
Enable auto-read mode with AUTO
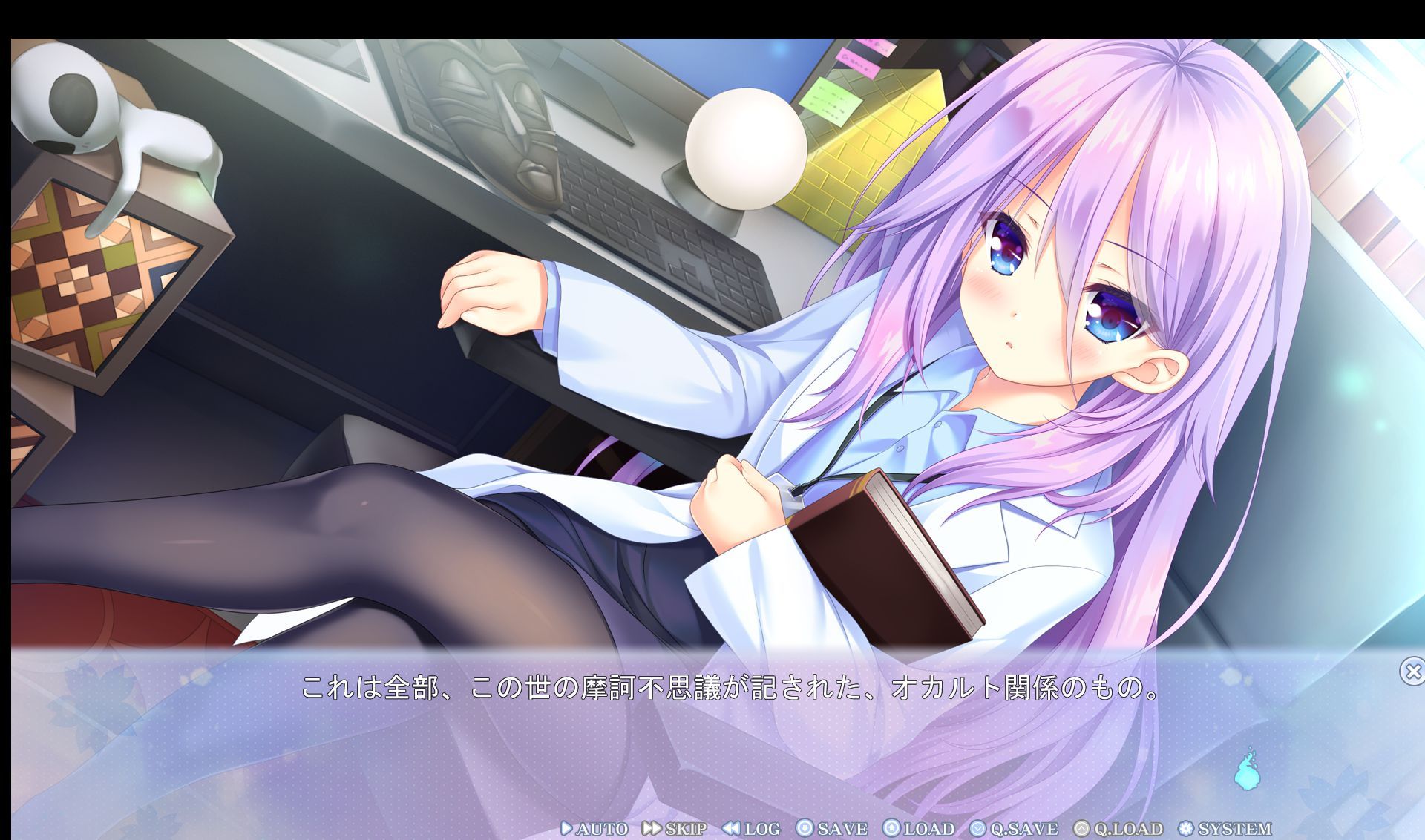click(601, 828)
